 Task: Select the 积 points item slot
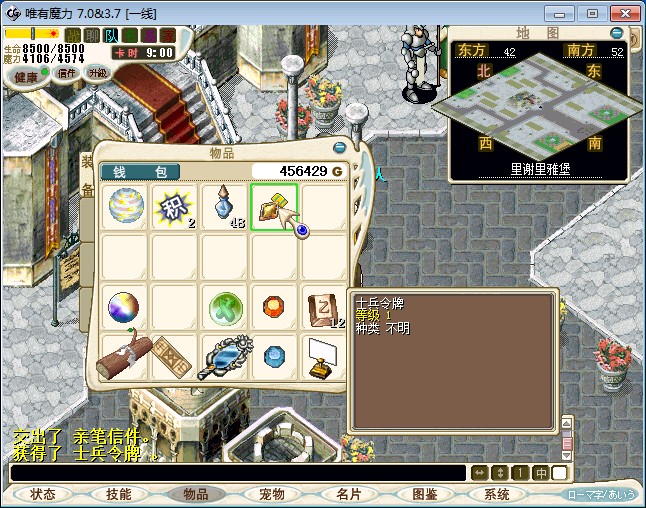pyautogui.click(x=175, y=207)
